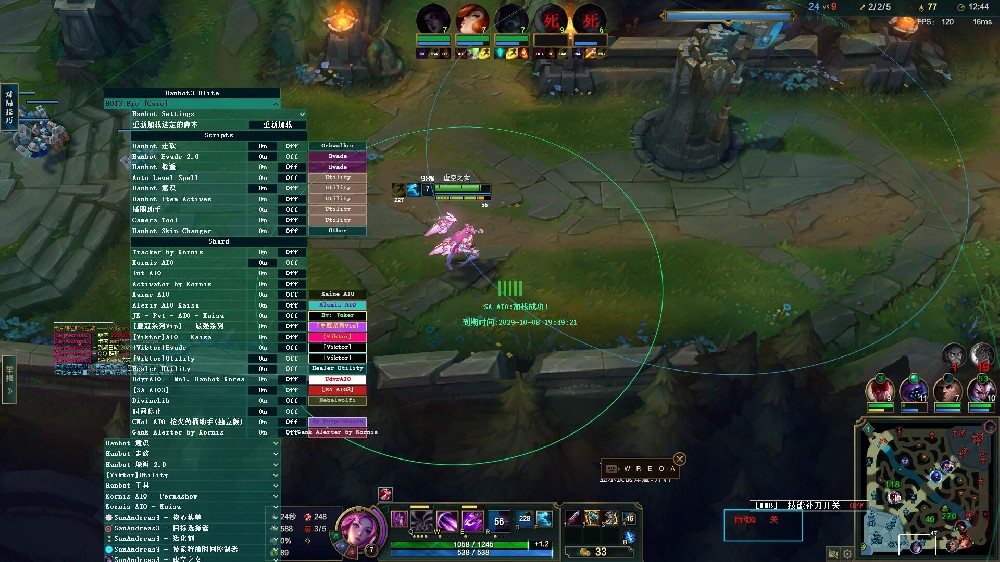
Task: Turn off Hanbot Evade 2.0 script
Action: 292,156
